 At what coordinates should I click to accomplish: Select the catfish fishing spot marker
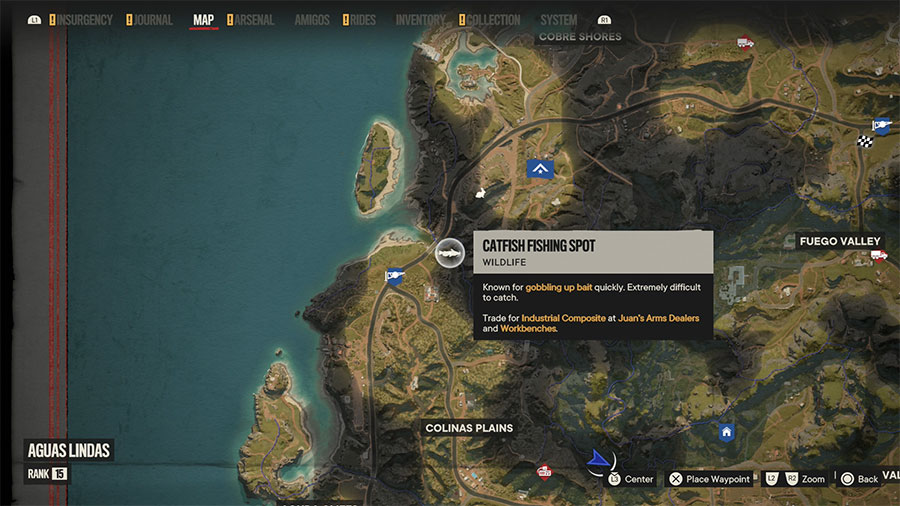tap(450, 253)
